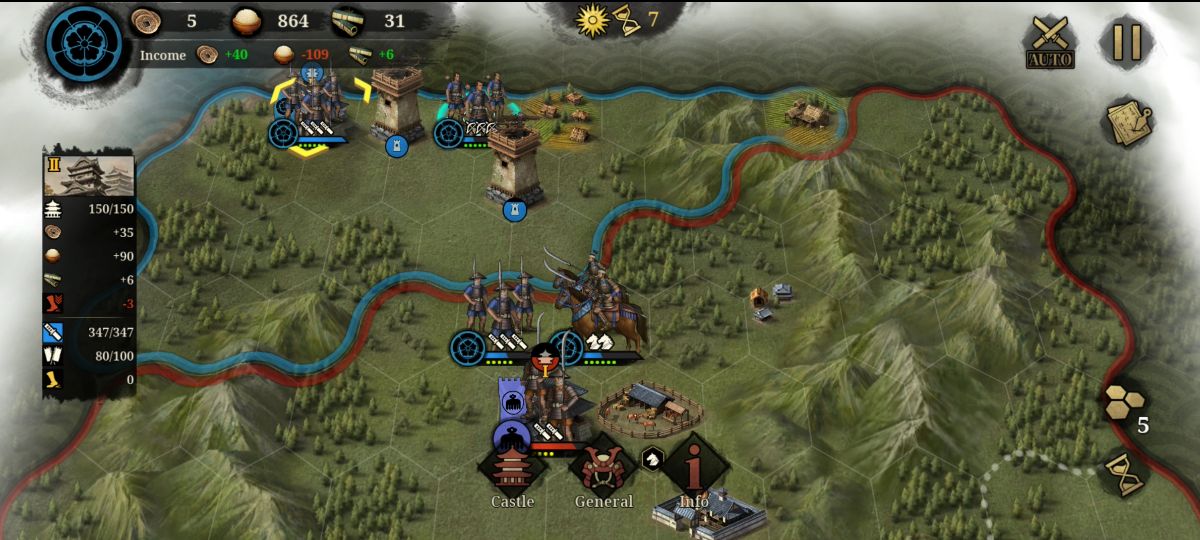Click the hexagon cluster icon showing 5
Screen dimensions: 1200x540
pyautogui.click(x=1124, y=402)
